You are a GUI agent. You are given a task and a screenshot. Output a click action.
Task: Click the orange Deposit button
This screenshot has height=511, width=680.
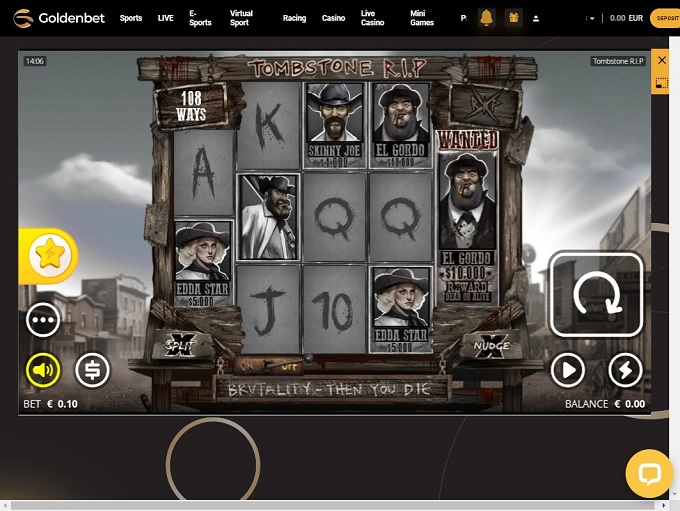tap(665, 18)
